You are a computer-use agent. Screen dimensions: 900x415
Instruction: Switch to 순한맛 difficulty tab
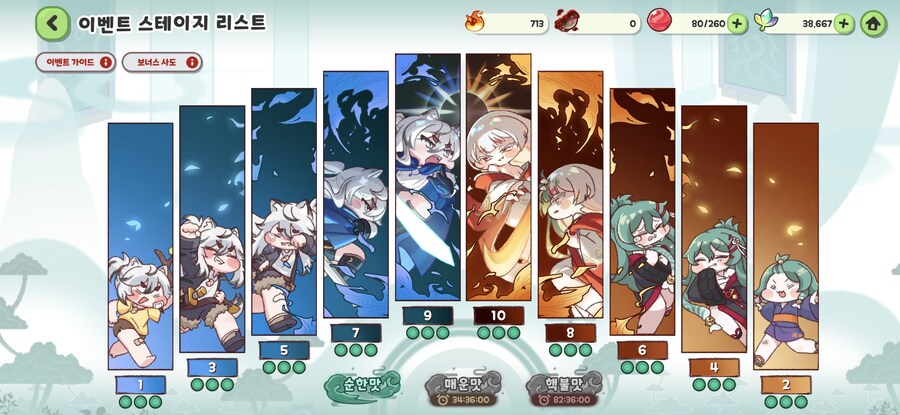point(362,384)
